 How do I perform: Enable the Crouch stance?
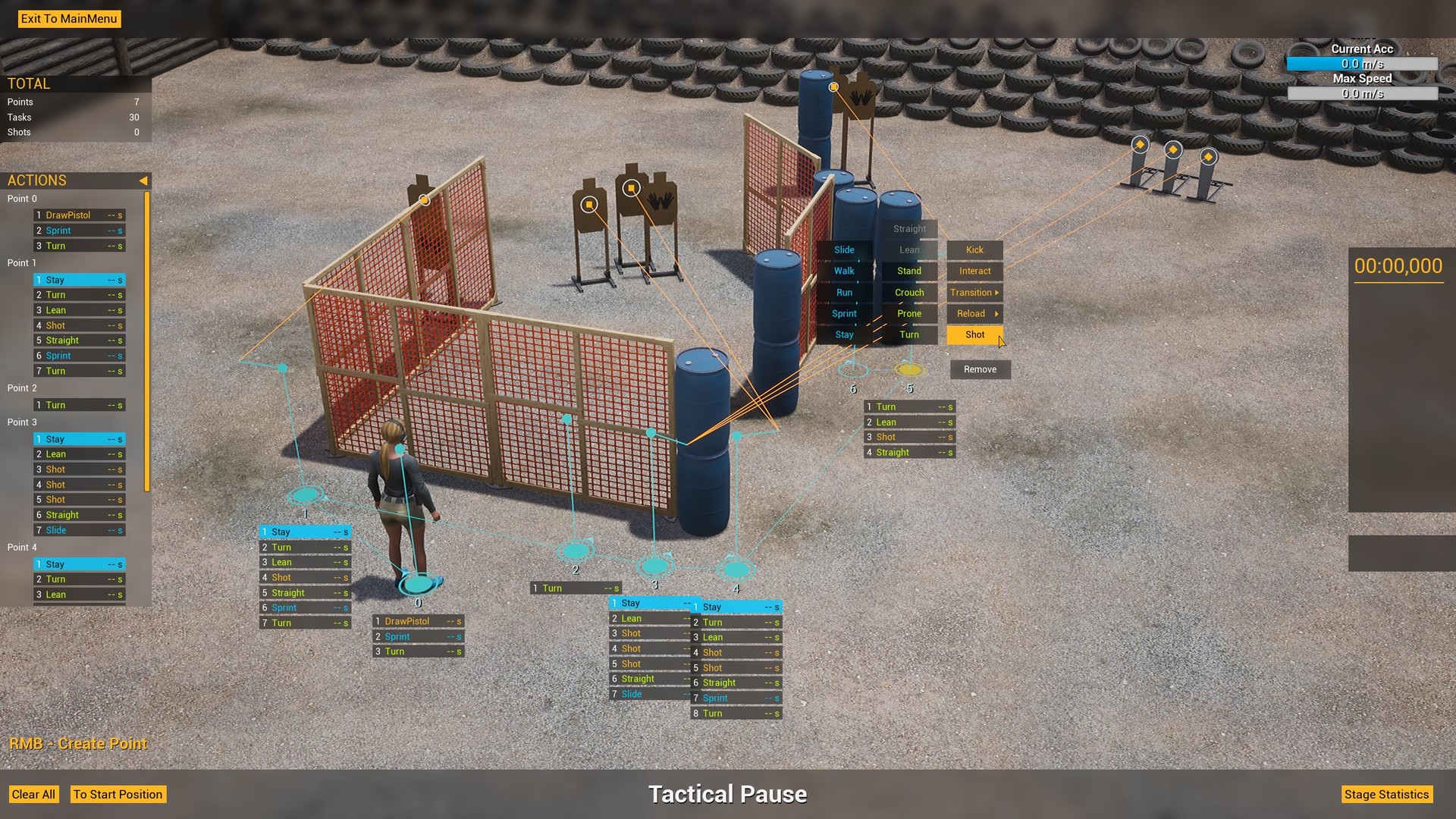click(x=908, y=292)
